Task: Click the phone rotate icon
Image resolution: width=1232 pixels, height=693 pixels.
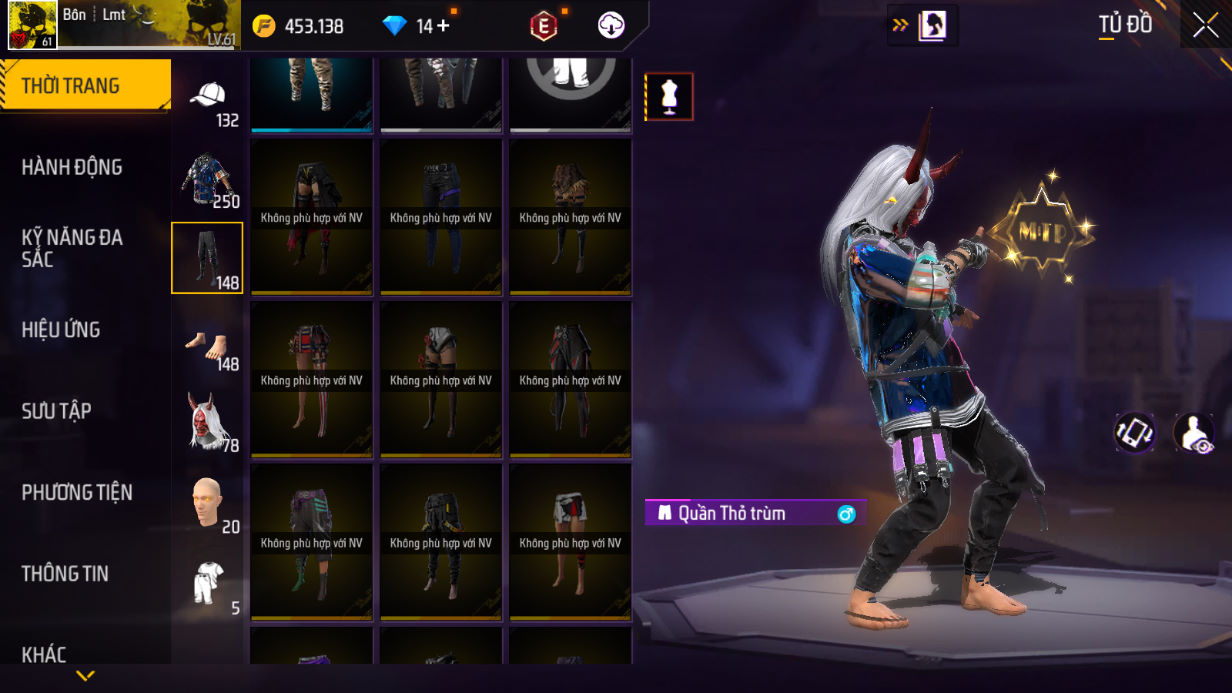Action: click(x=1135, y=433)
